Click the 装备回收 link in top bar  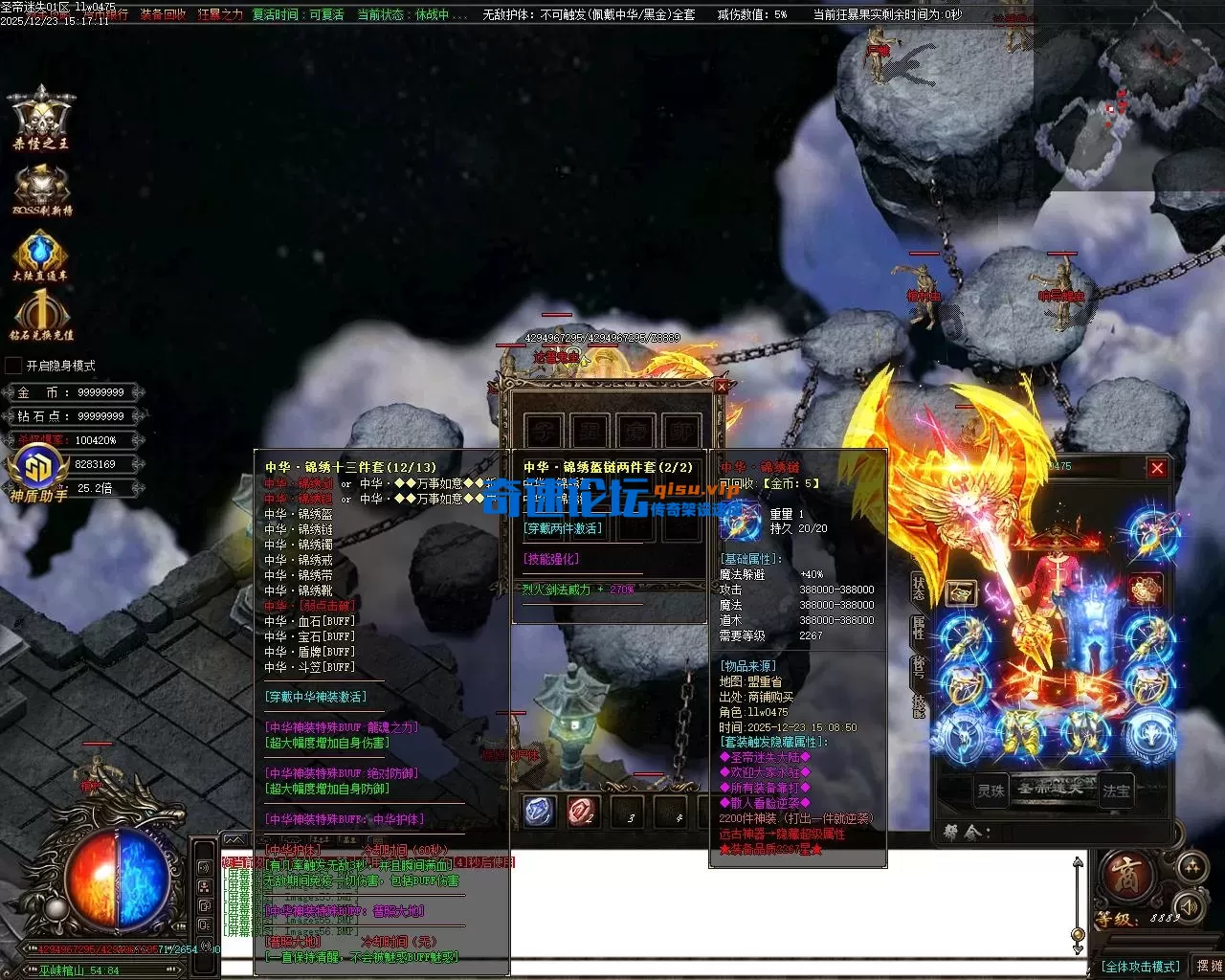click(x=163, y=14)
